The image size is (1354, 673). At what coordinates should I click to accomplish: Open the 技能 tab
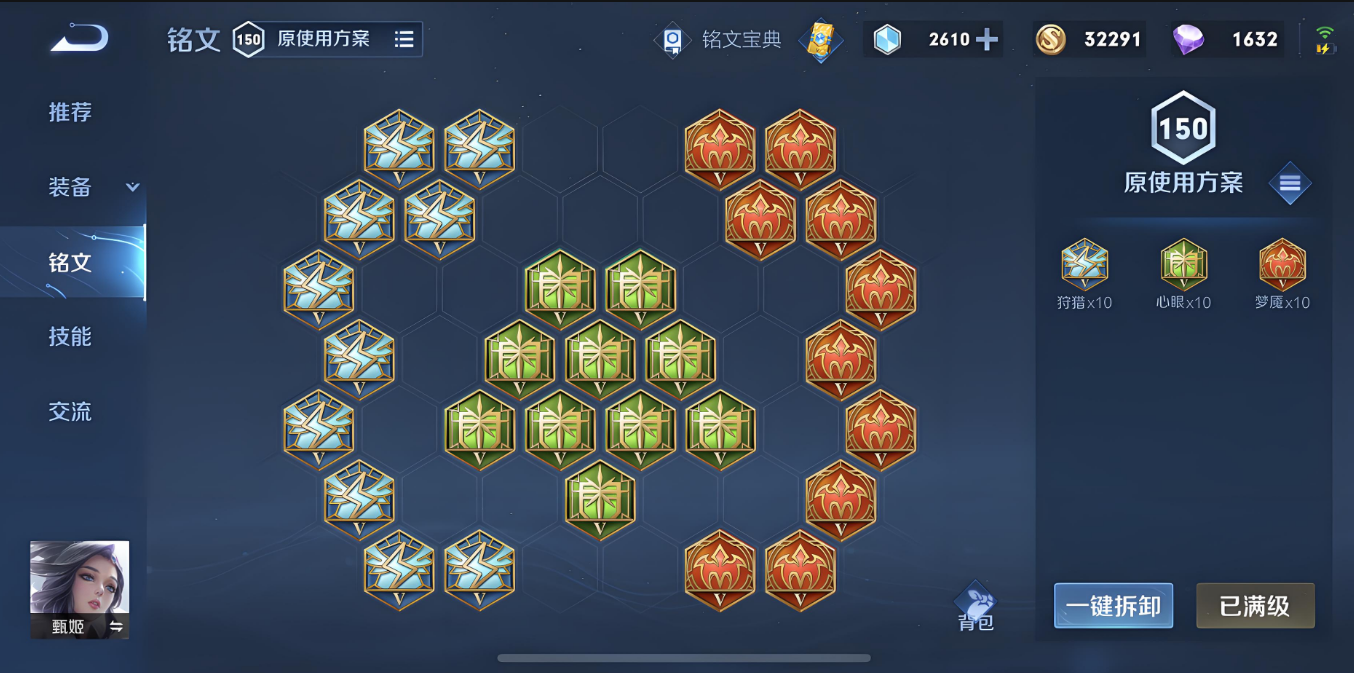tap(70, 337)
